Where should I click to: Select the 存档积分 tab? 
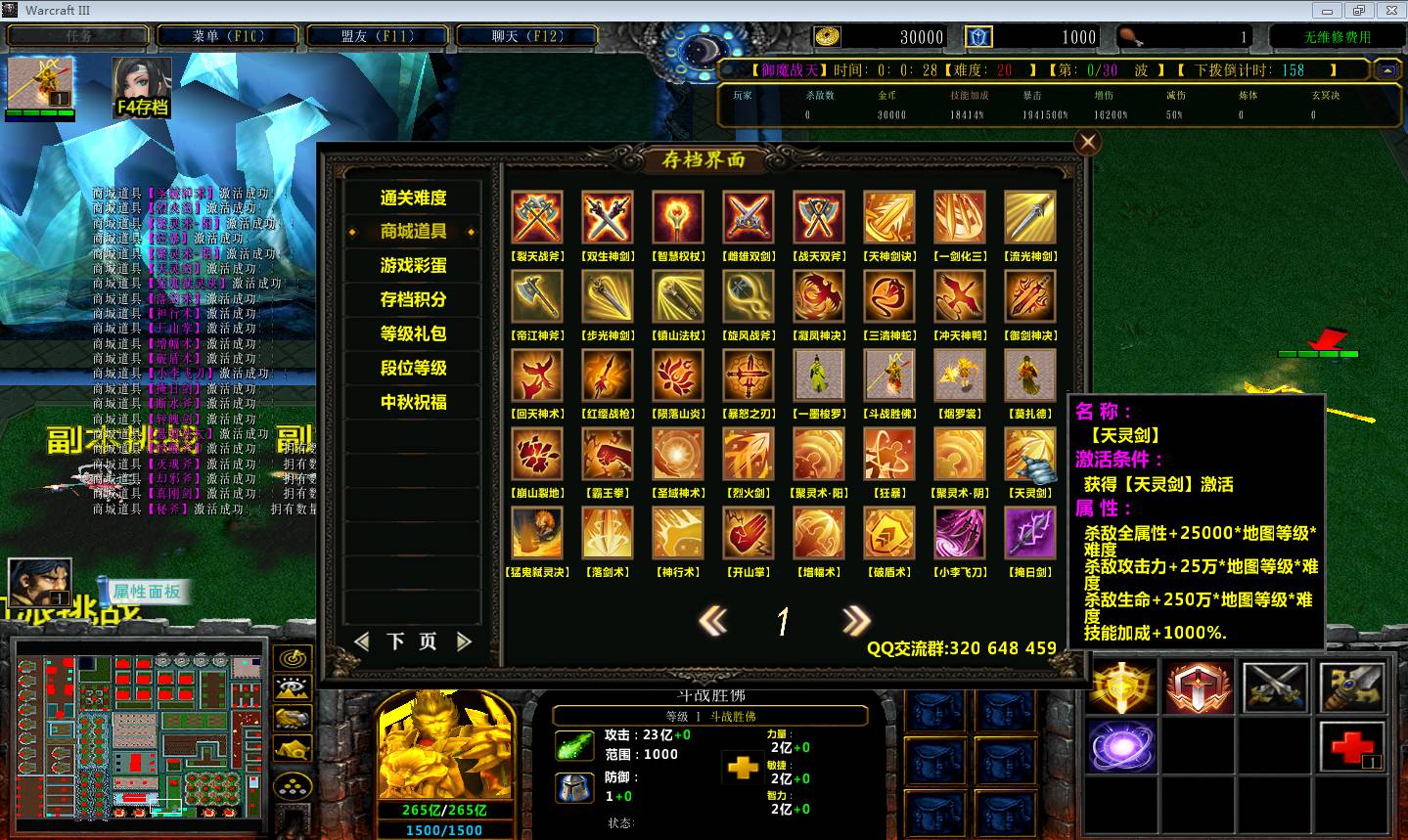413,299
